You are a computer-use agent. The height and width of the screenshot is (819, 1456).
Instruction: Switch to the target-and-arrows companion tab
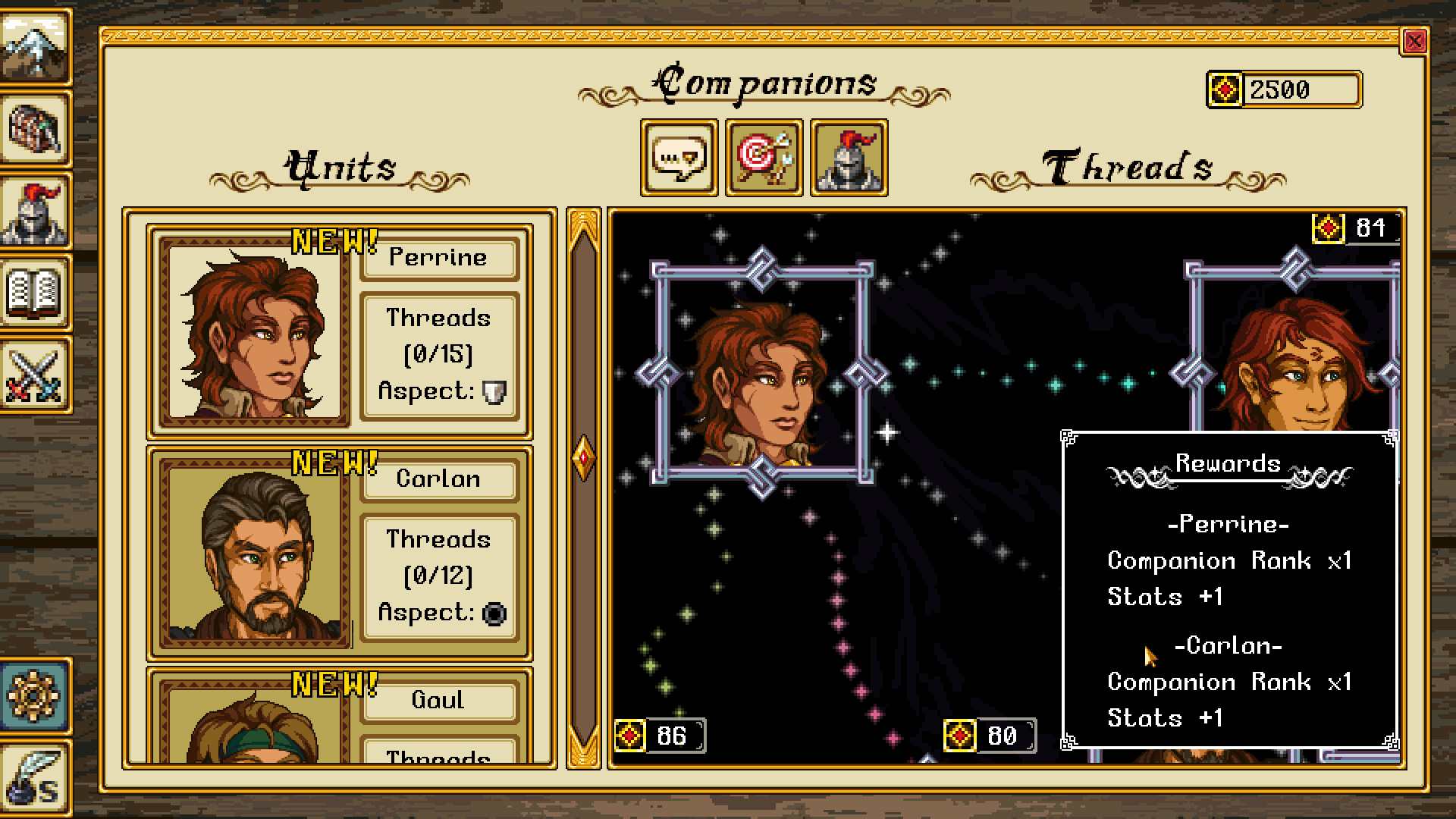764,158
